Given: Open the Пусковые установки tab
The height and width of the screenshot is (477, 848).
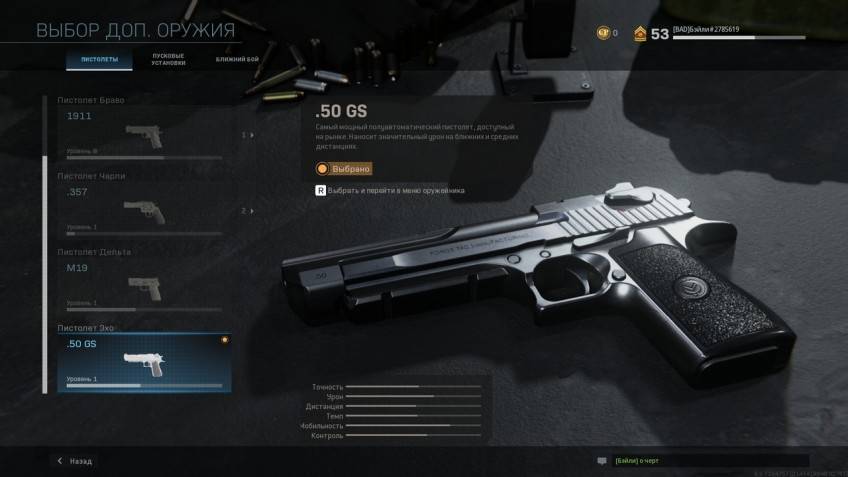Looking at the screenshot, I should point(166,59).
